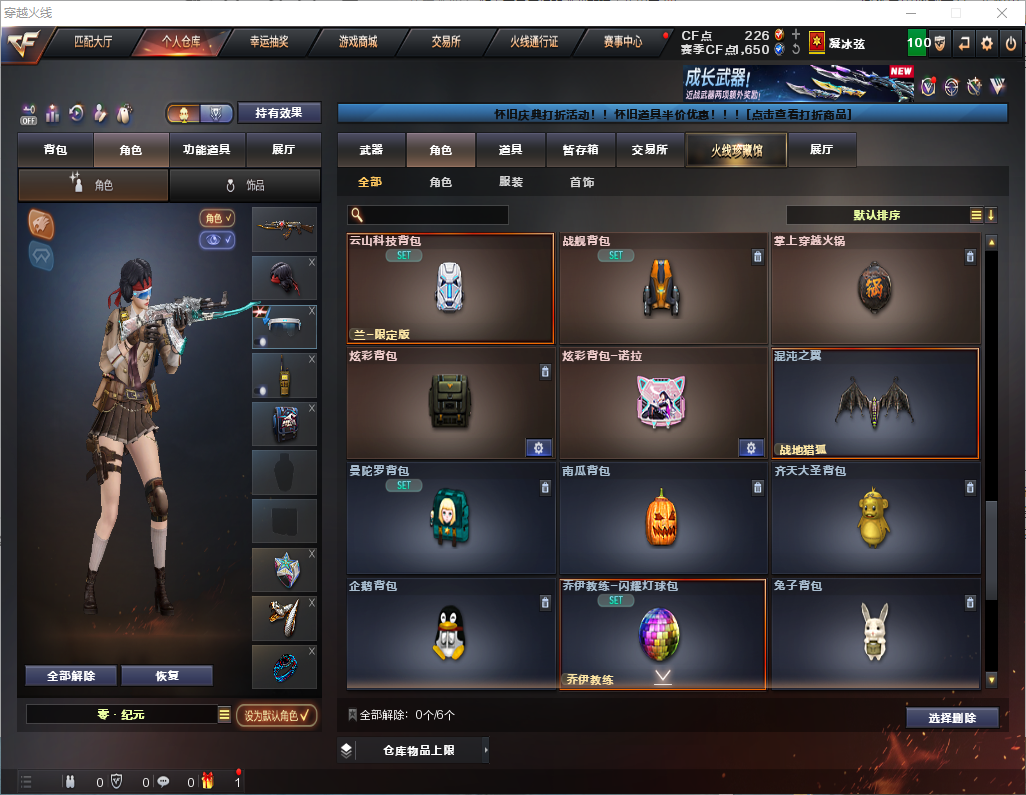This screenshot has width=1026, height=795.
Task: Select the 混沌之翼 chaos wings item
Action: tap(875, 403)
